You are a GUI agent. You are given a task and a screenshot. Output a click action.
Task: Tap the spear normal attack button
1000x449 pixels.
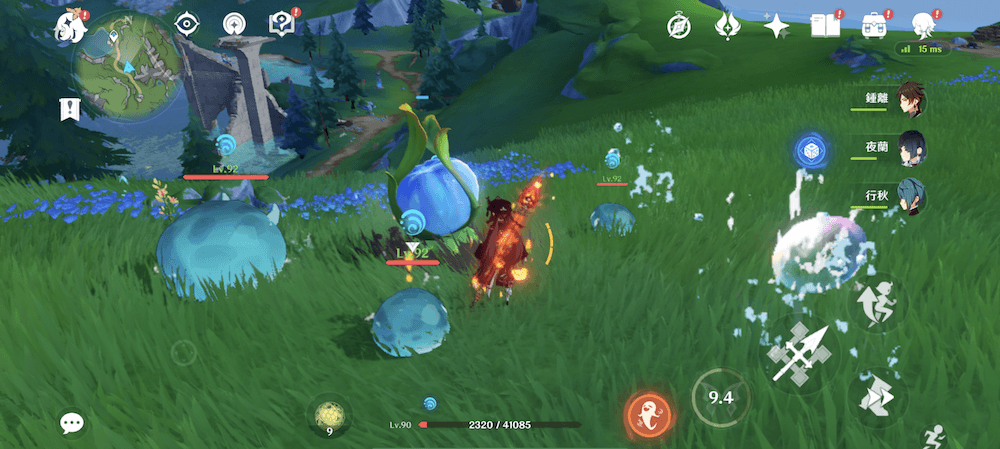coord(797,353)
